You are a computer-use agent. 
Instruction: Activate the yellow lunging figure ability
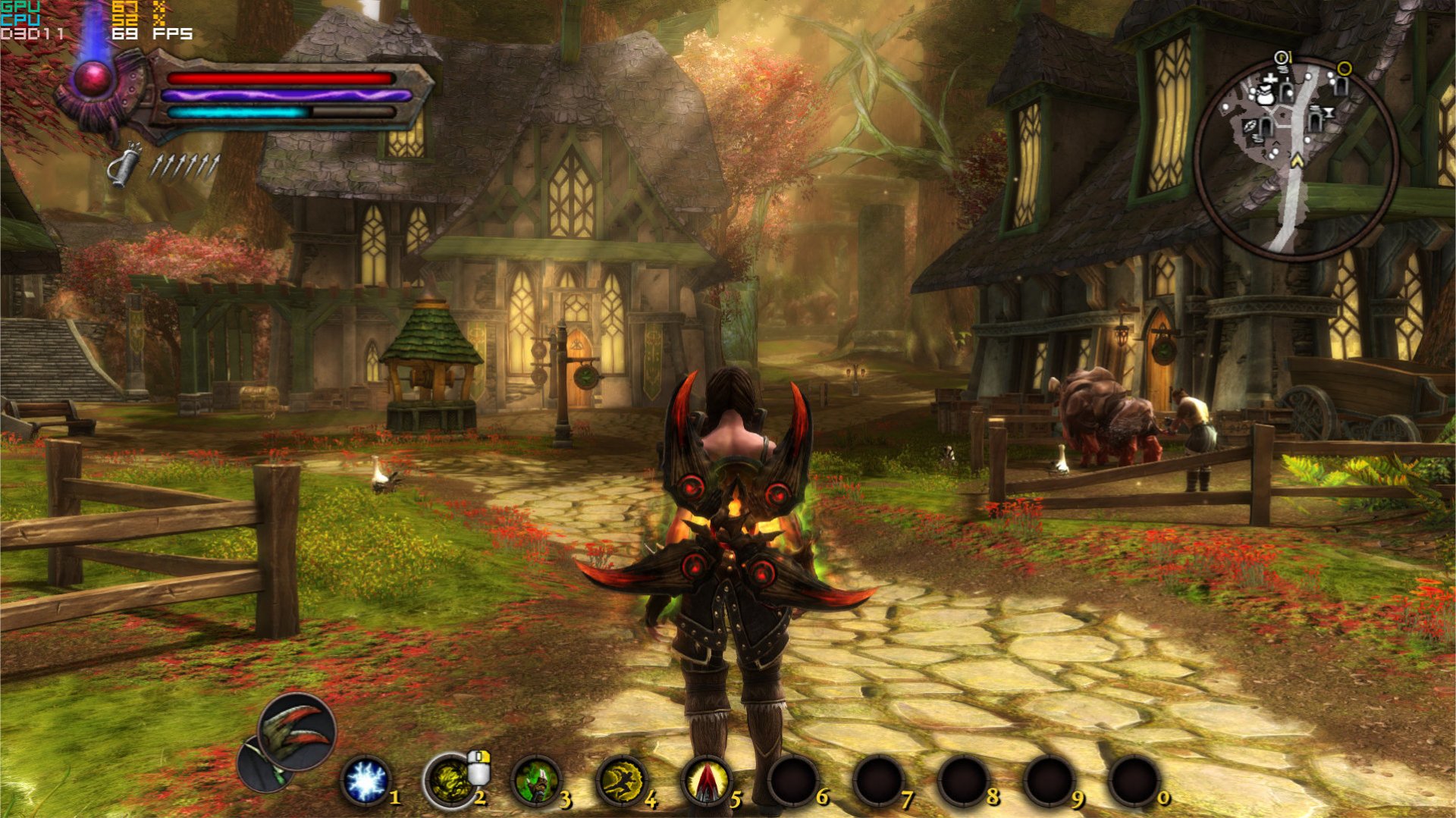pos(621,782)
